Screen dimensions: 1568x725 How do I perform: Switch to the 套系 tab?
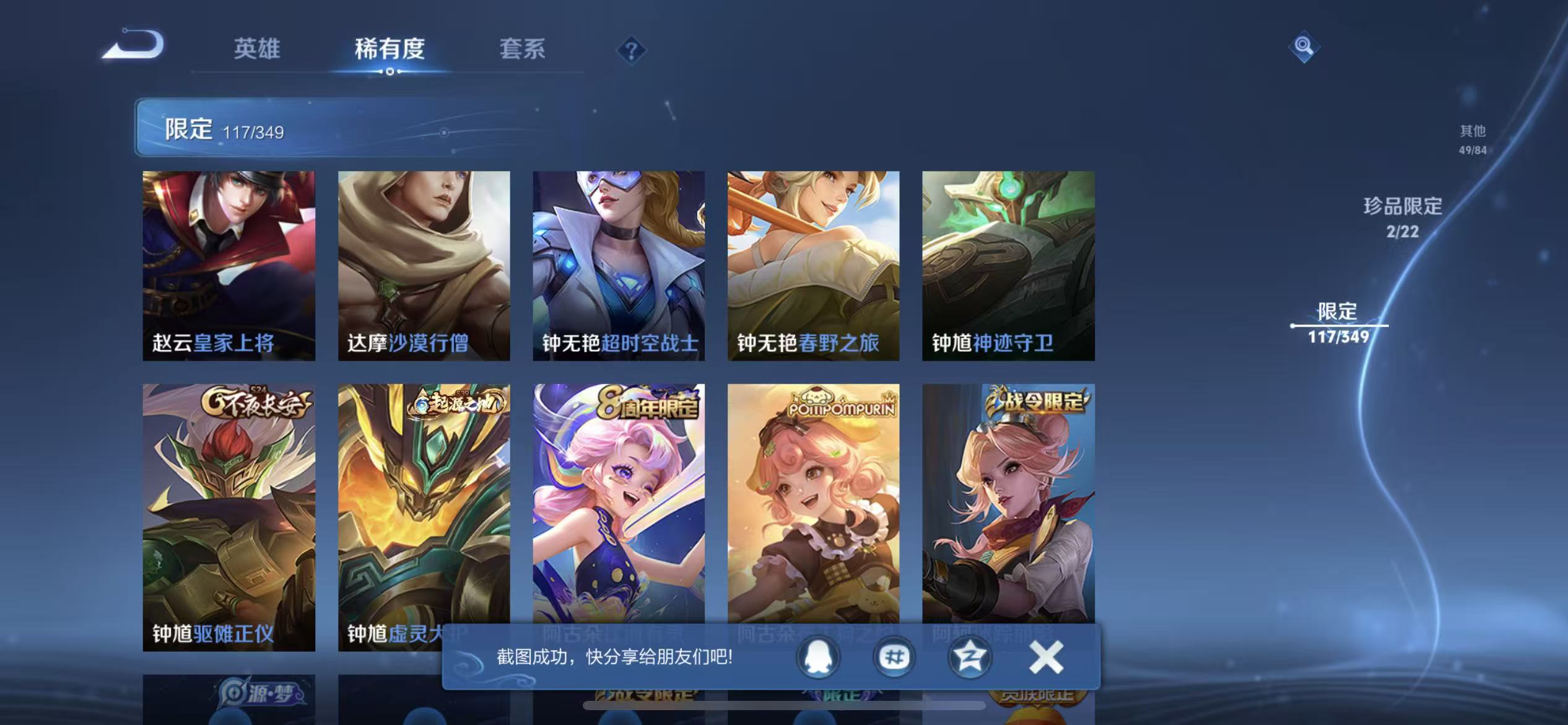(522, 50)
